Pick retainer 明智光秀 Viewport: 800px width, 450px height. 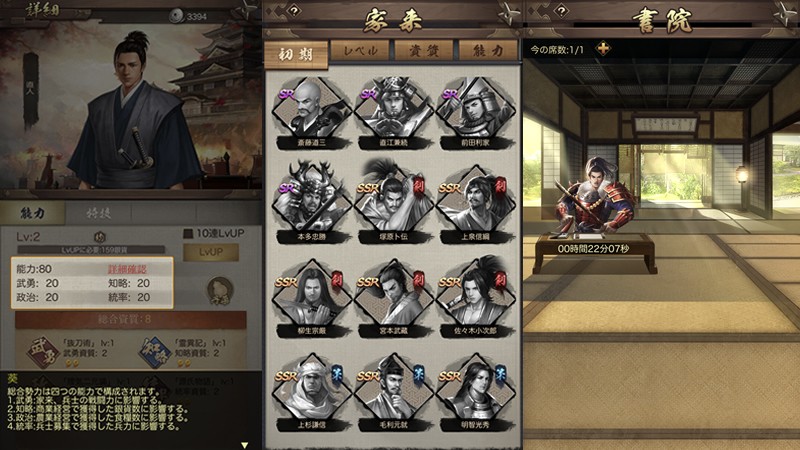(474, 395)
